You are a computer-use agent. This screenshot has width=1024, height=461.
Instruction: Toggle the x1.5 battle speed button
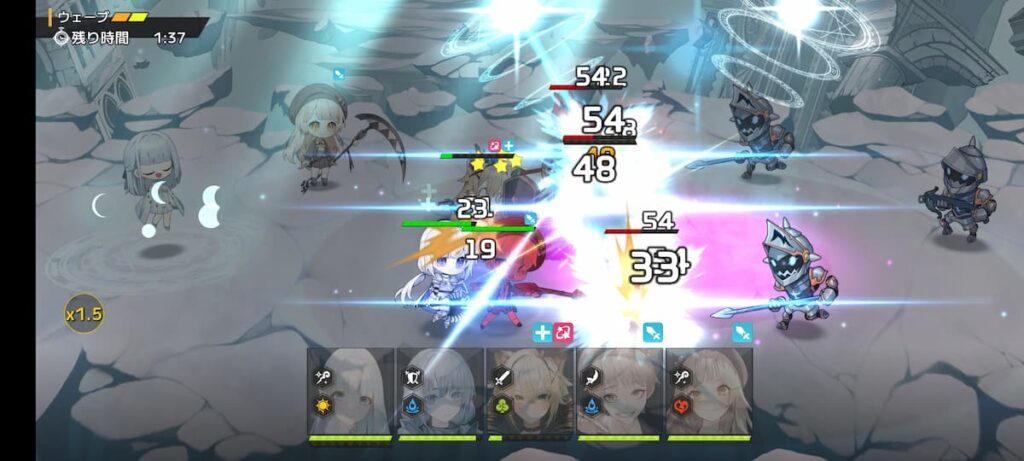click(84, 314)
